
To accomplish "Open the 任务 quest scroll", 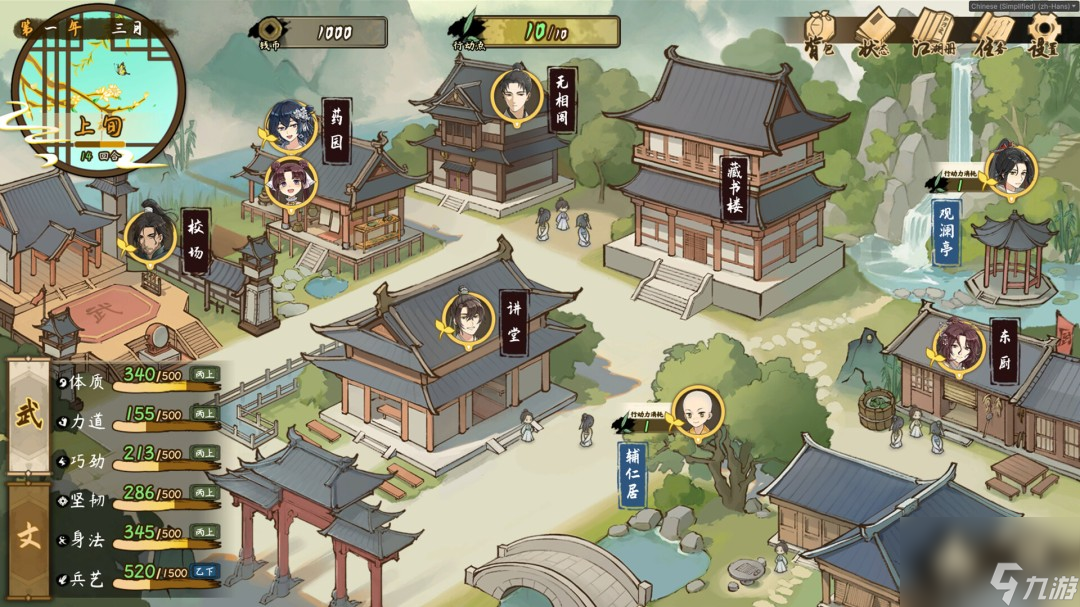I will point(990,34).
